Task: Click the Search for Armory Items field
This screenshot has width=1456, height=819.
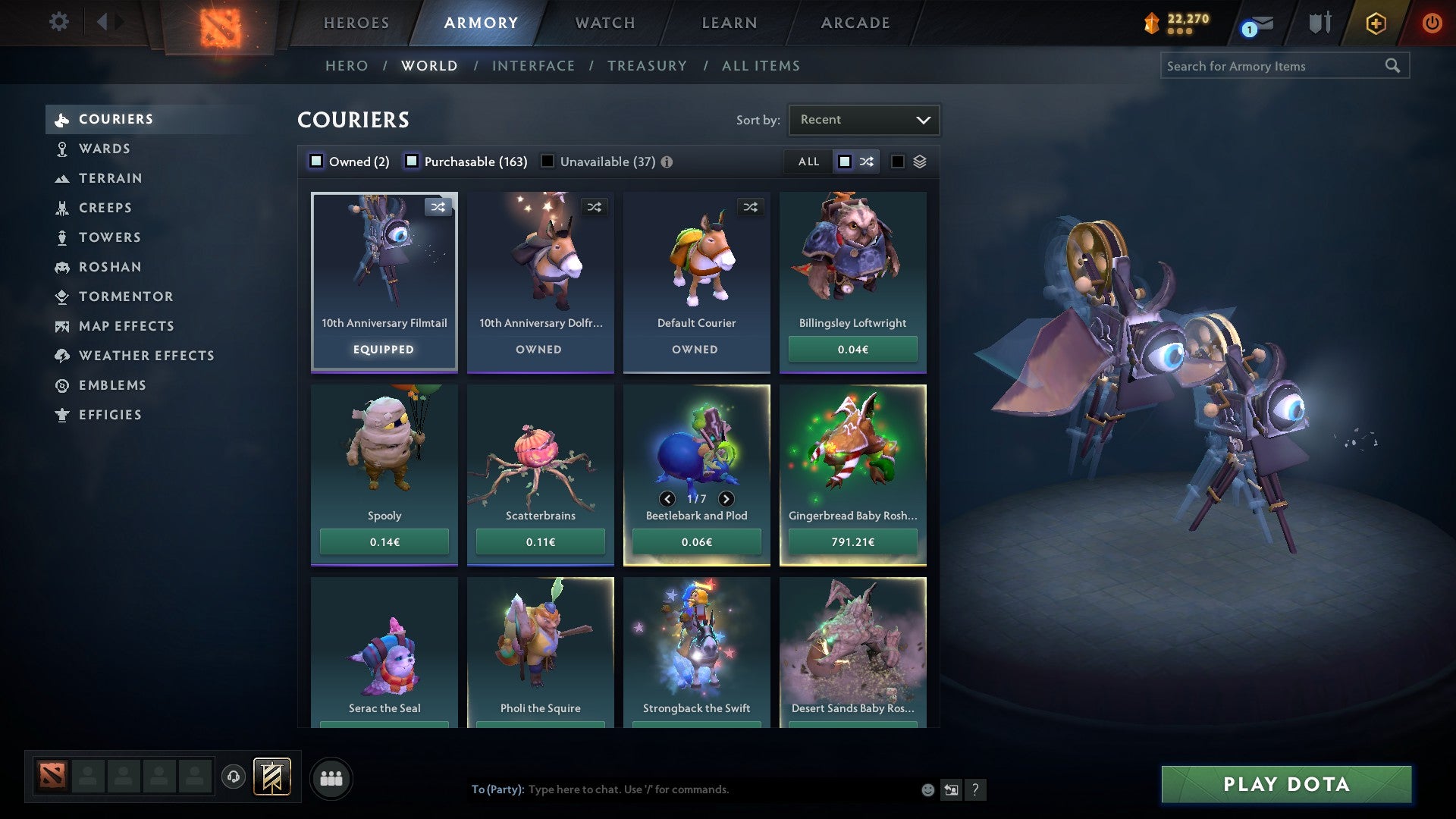Action: [1274, 66]
